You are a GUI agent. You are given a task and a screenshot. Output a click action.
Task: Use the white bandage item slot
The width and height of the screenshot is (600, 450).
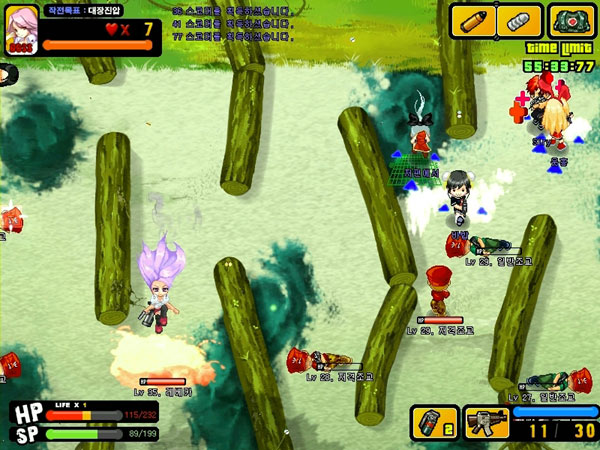pos(519,21)
